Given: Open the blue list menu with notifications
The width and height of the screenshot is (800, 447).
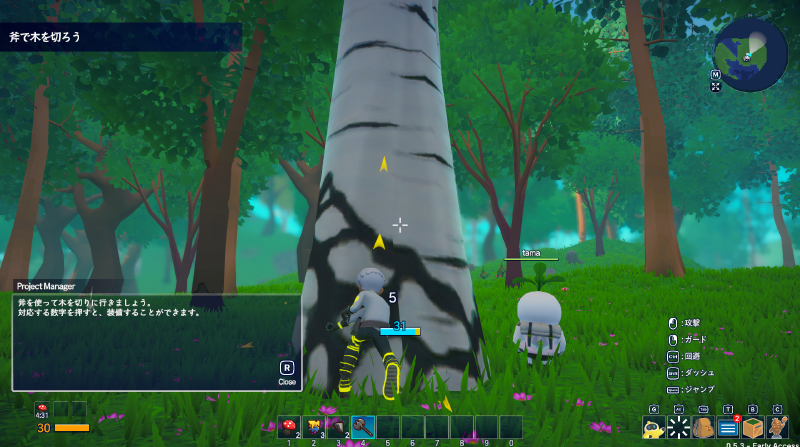Looking at the screenshot, I should click(728, 428).
